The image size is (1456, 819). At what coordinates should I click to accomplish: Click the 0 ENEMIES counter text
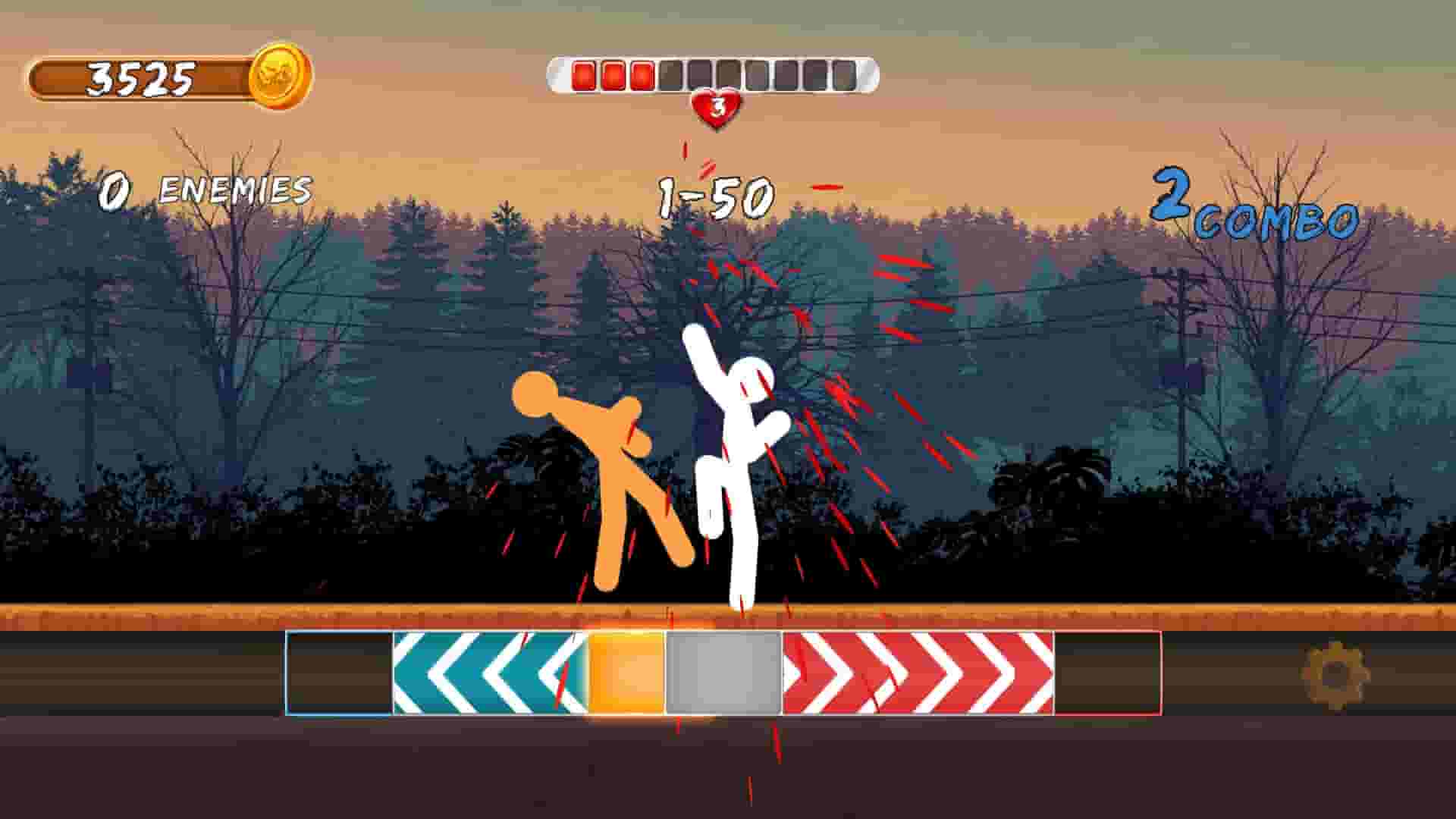click(207, 190)
